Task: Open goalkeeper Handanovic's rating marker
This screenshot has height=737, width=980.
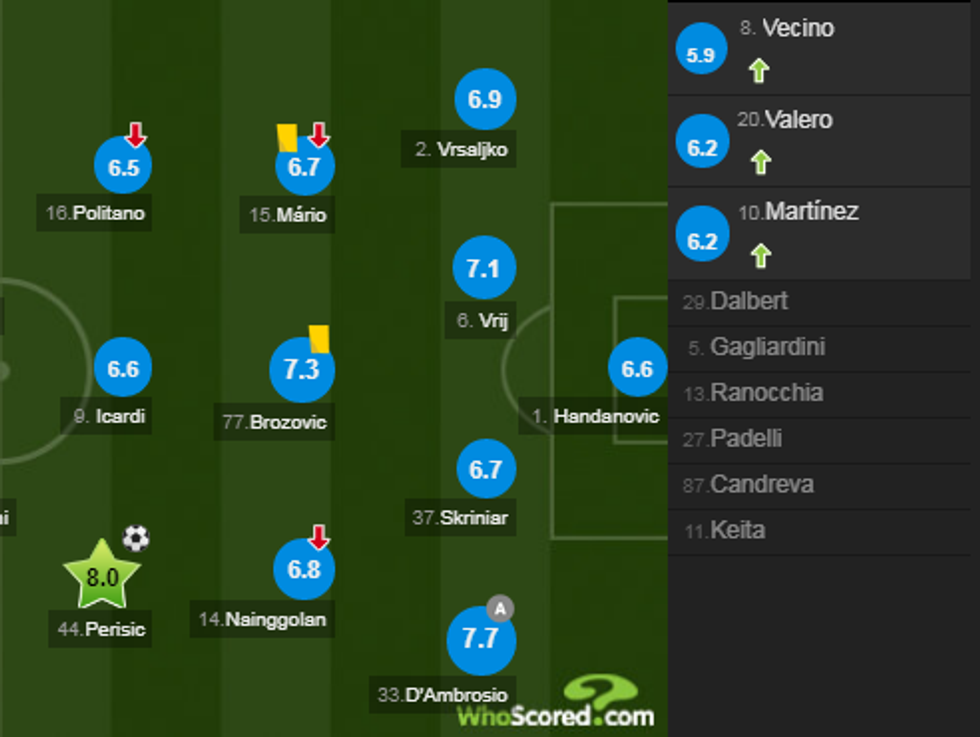Action: pyautogui.click(x=637, y=369)
